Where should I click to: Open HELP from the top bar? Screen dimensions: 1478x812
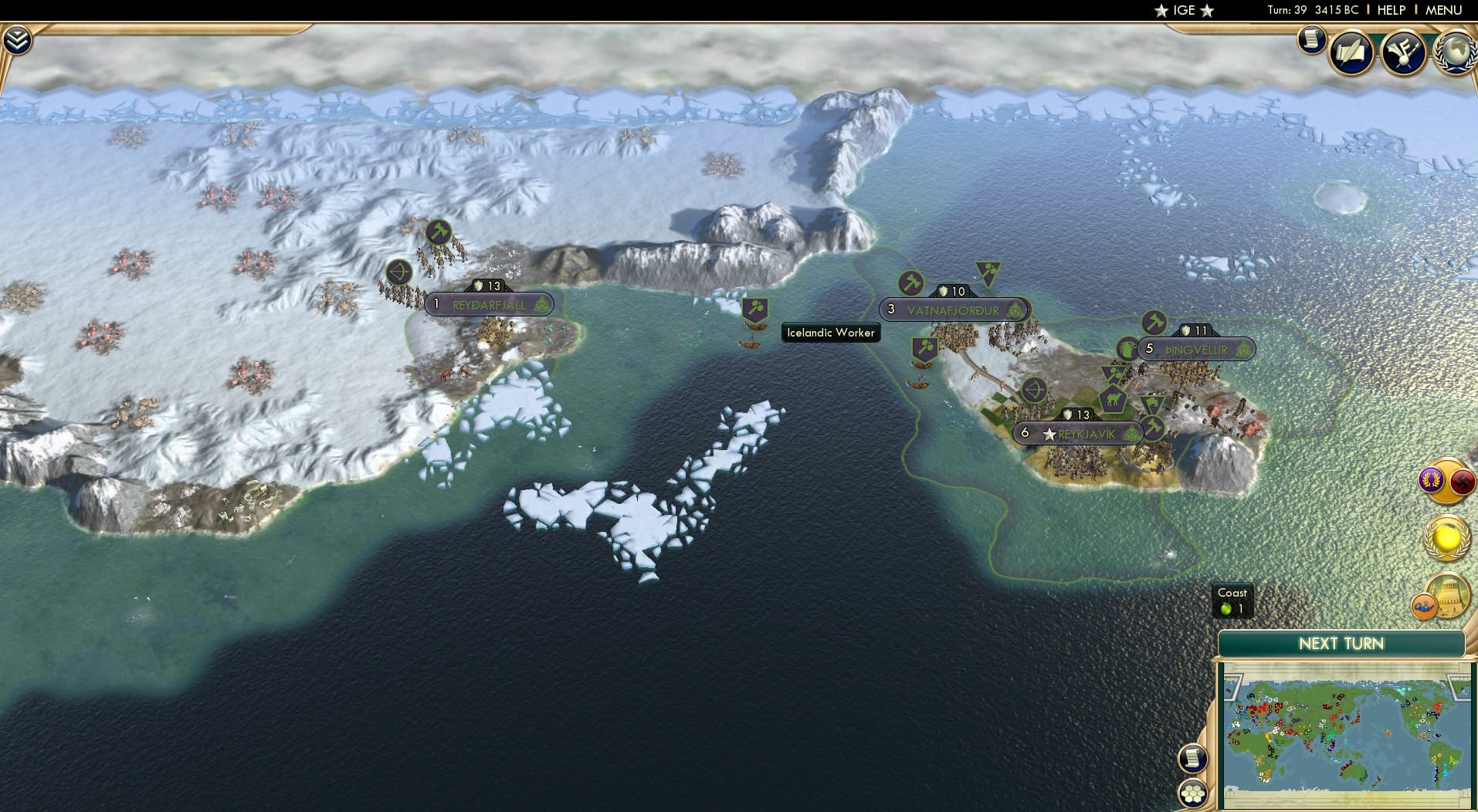pyautogui.click(x=1390, y=11)
